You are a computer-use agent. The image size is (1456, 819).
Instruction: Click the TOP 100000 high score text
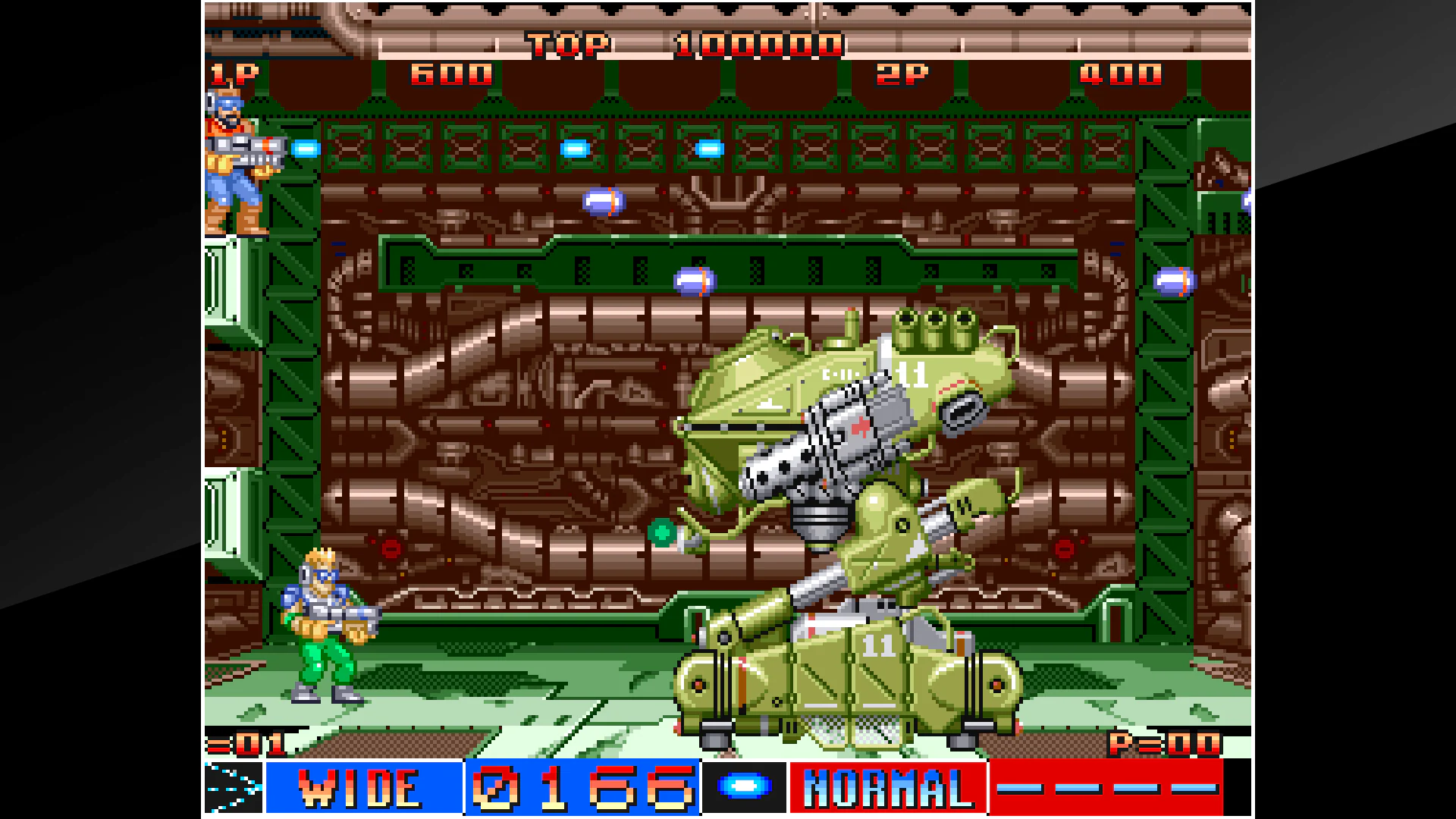(x=682, y=45)
